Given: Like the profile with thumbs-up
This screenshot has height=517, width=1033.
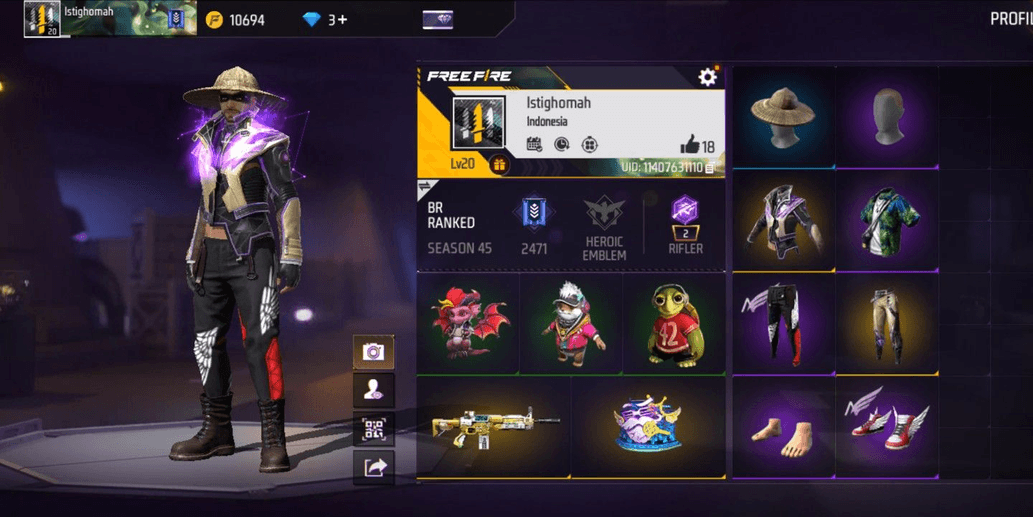Looking at the screenshot, I should [x=690, y=146].
